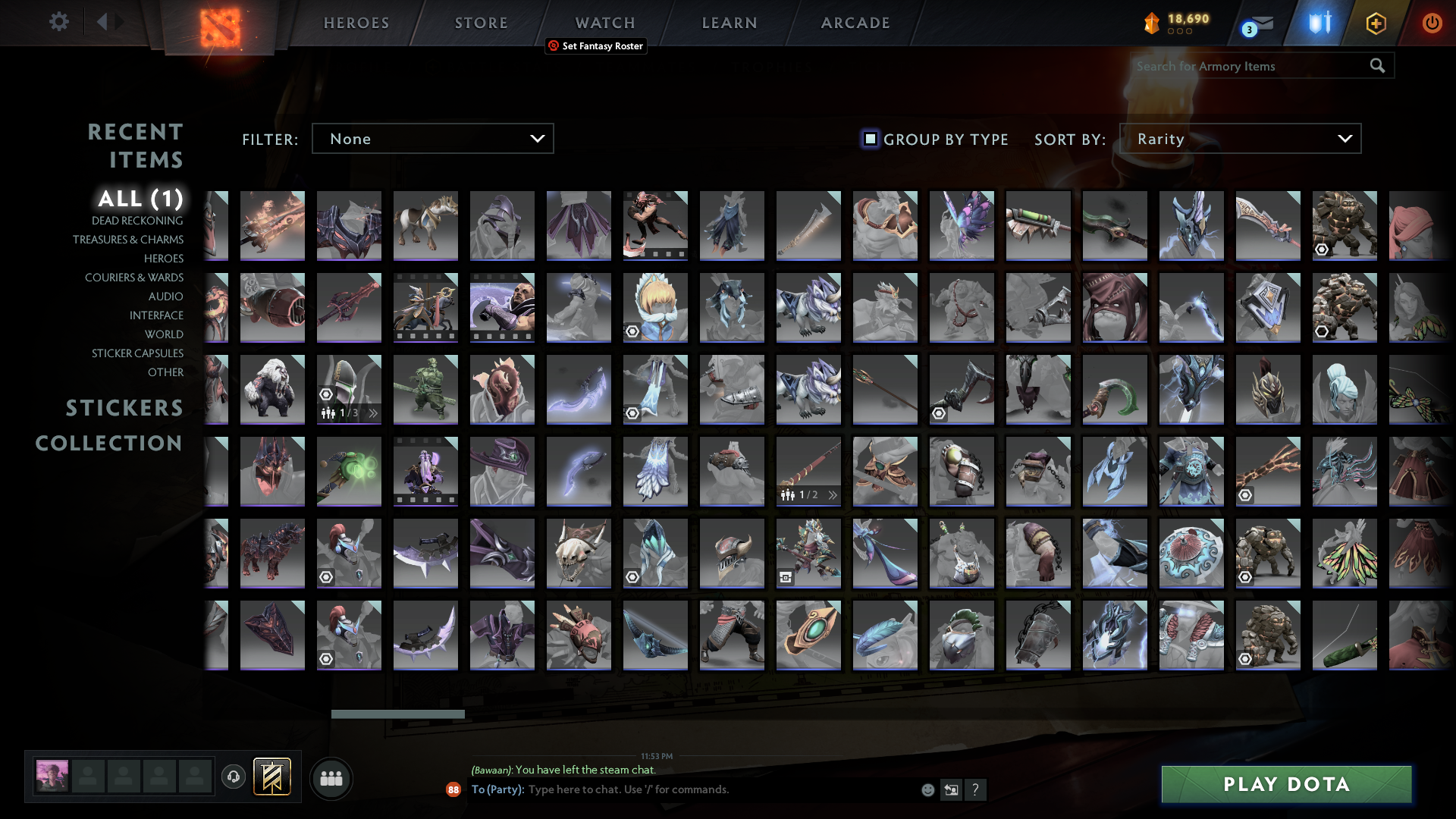Expand the 1/3 bundle item chevron
Image resolution: width=1456 pixels, height=819 pixels.
[372, 413]
